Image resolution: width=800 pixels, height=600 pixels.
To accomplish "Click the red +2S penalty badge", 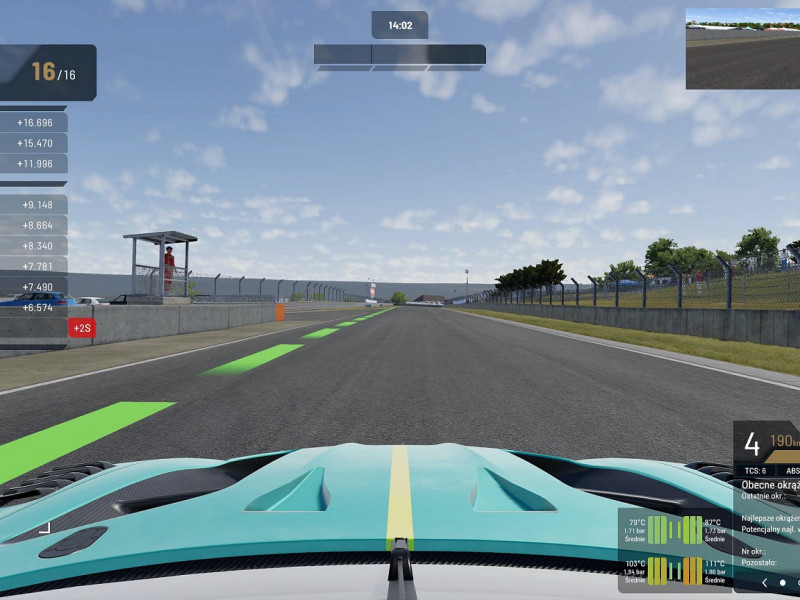I will [x=81, y=328].
